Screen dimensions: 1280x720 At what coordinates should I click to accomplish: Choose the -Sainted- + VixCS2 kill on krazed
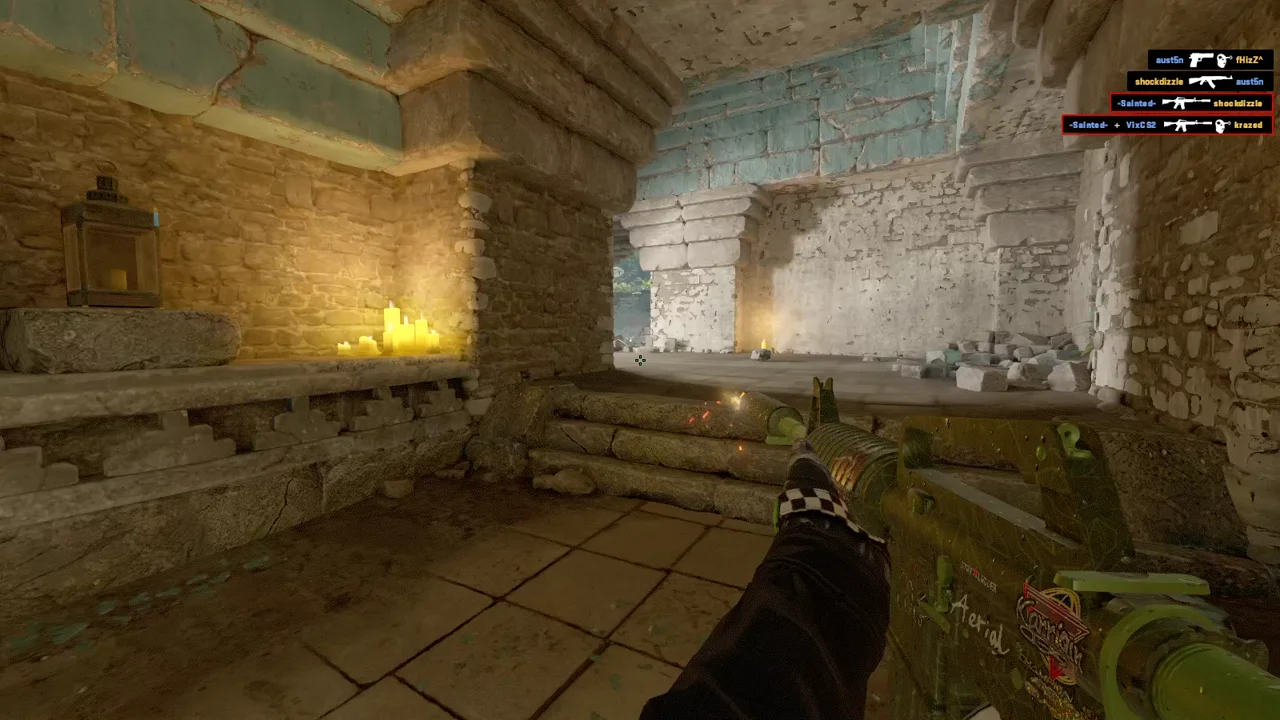point(1167,125)
